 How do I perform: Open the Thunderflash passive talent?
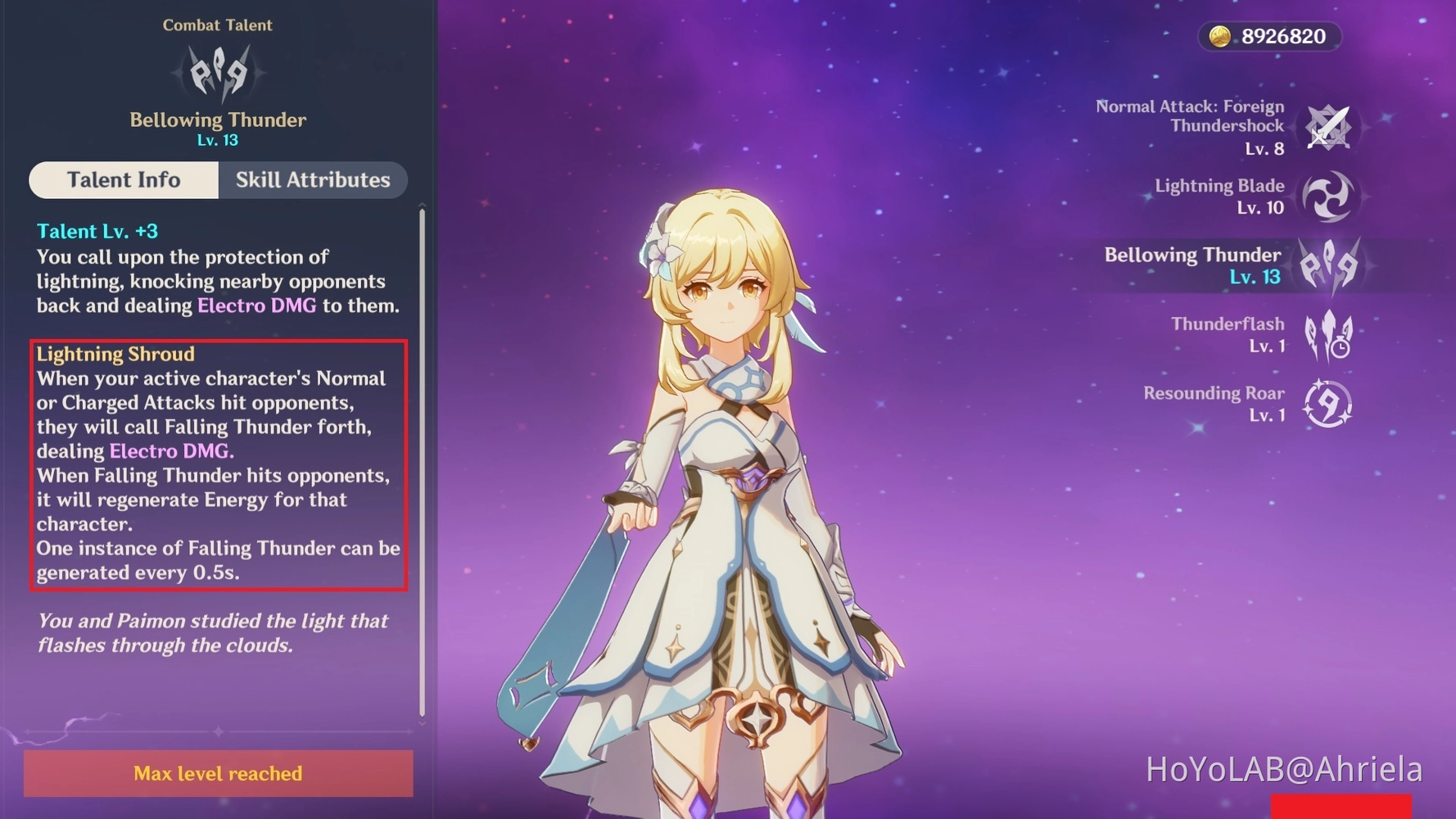1327,335
